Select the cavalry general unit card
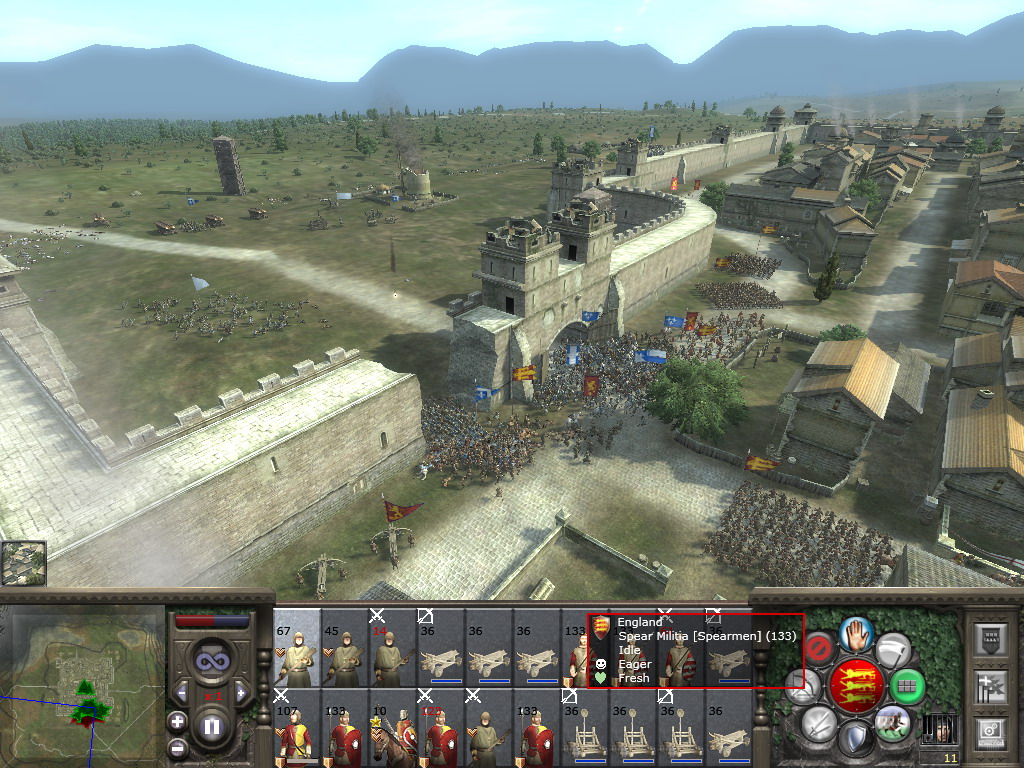The height and width of the screenshot is (768, 1024). point(393,728)
